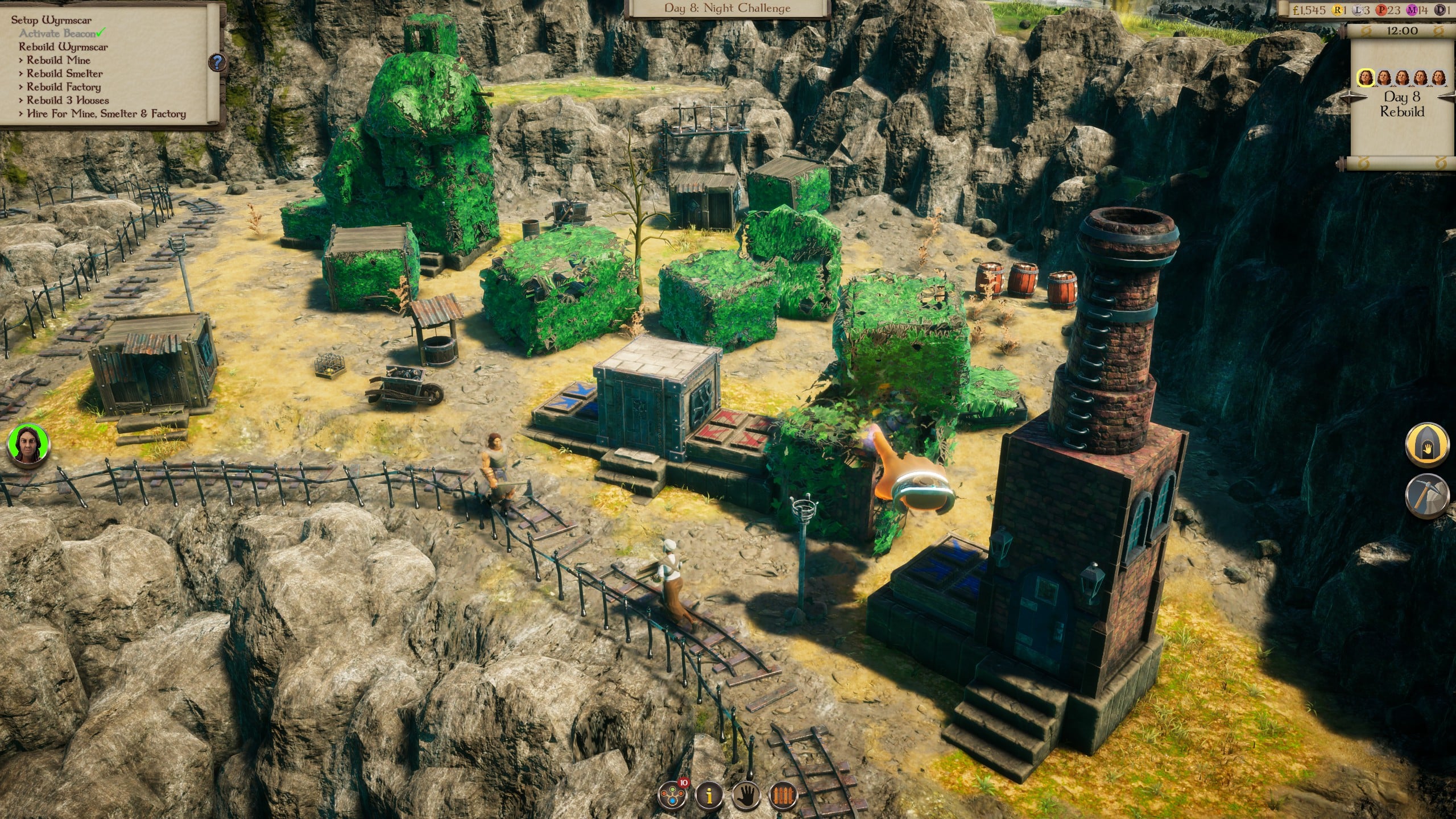Open the orange fence build tool
This screenshot has height=819, width=1456.
pos(783,795)
